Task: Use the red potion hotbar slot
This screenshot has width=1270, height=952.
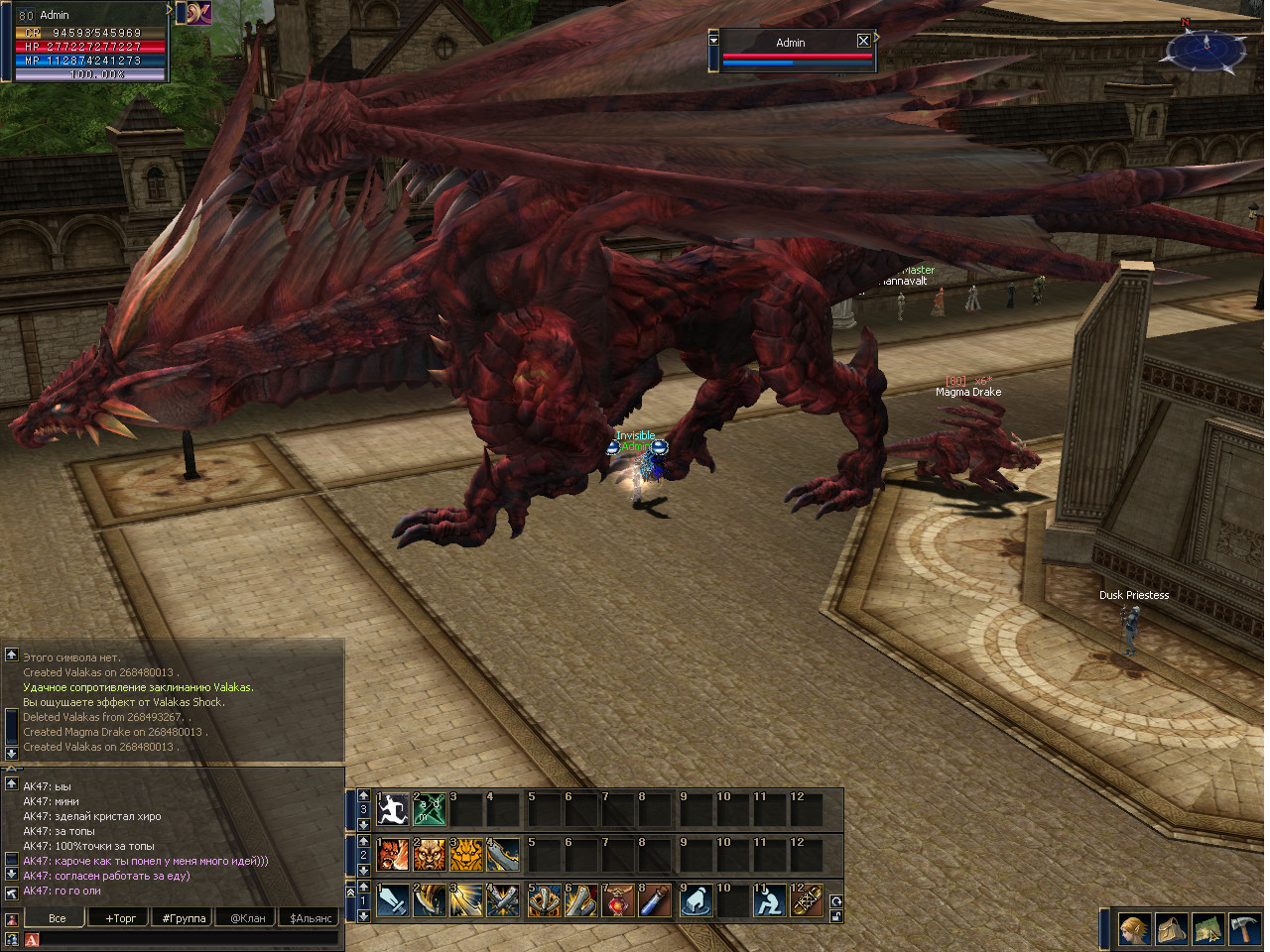Action: point(618,900)
